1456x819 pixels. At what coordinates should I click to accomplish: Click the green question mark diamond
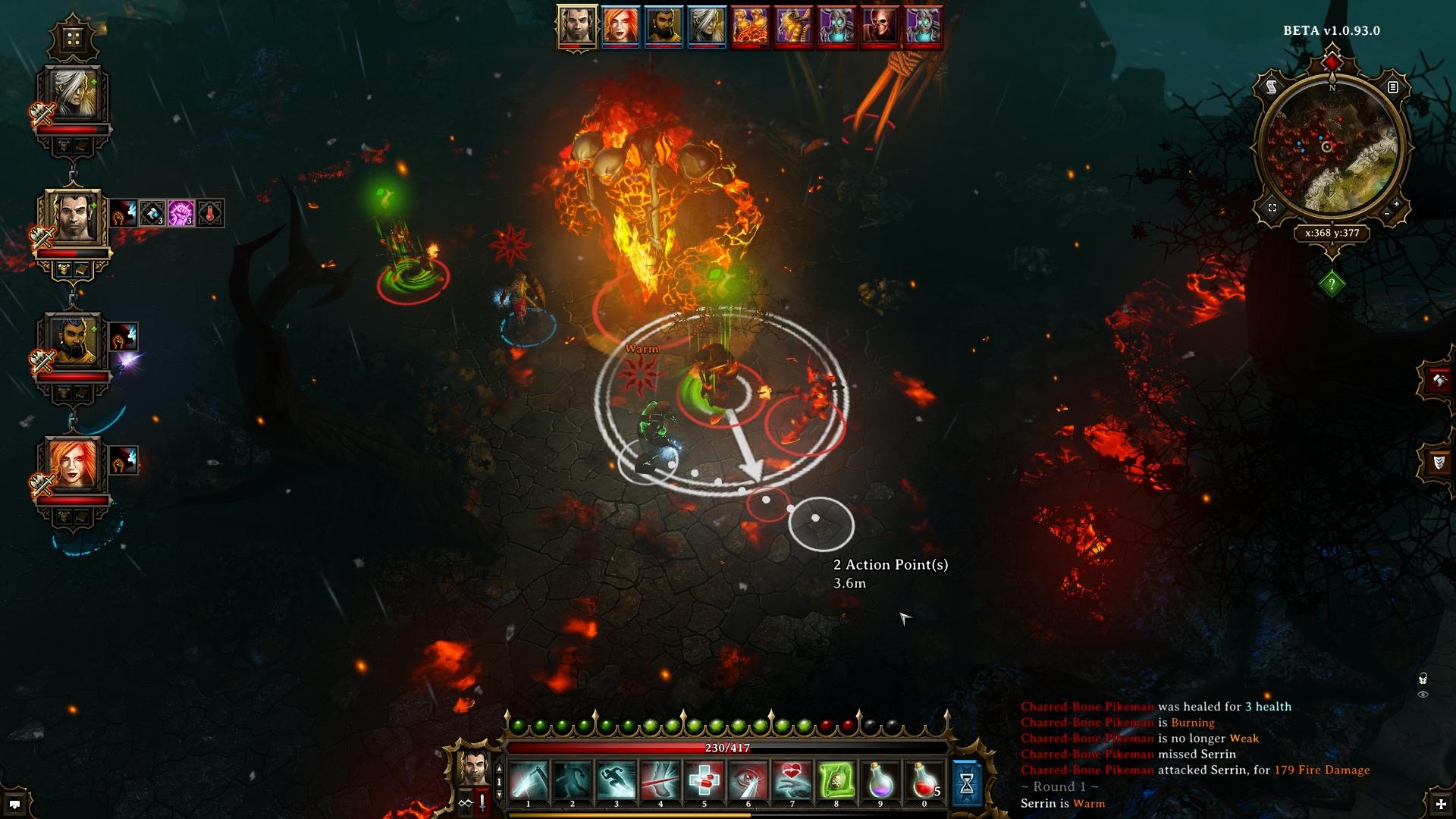(x=1332, y=284)
